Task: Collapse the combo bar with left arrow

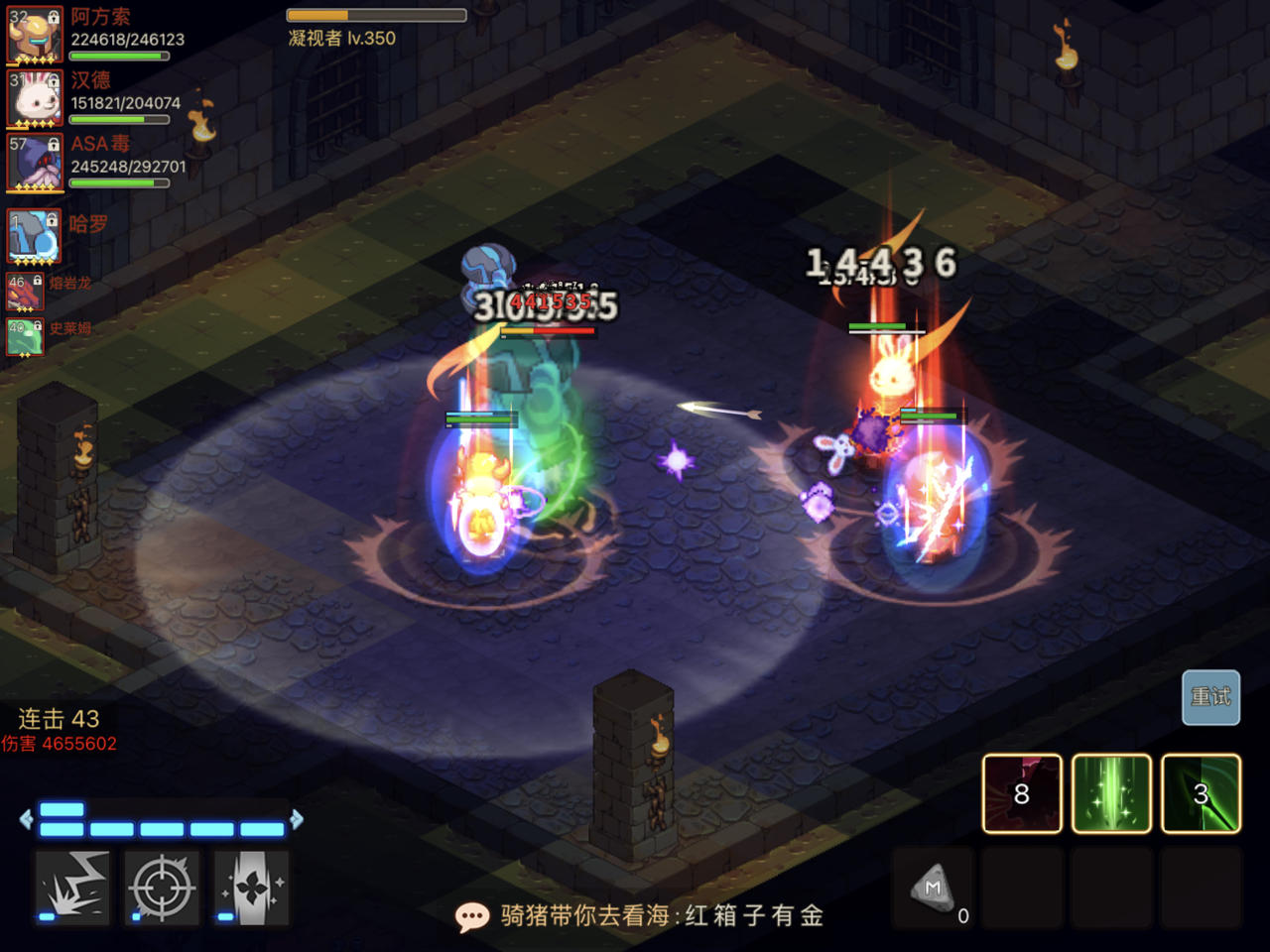Action: [x=24, y=820]
